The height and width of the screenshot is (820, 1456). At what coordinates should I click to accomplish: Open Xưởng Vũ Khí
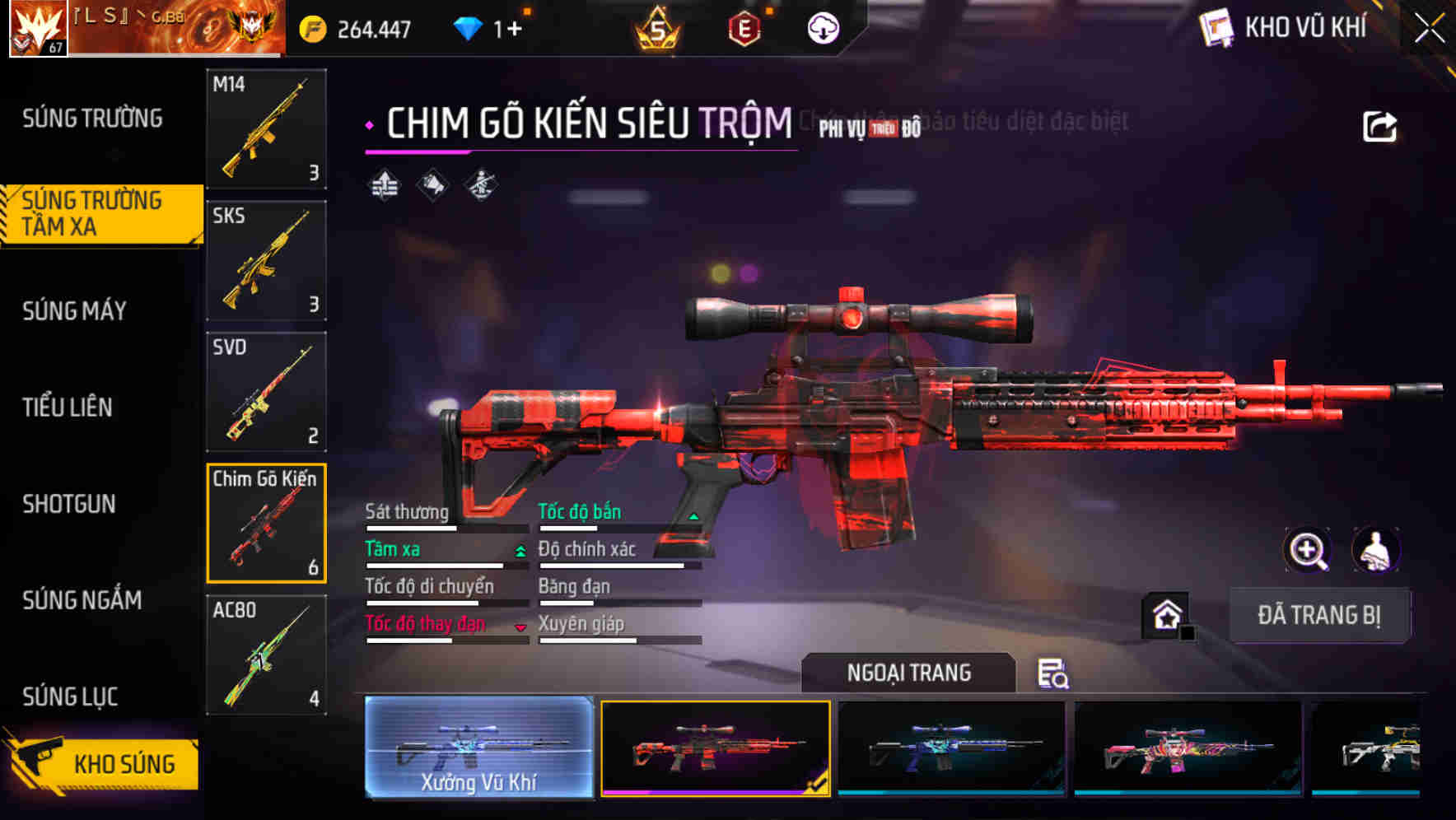478,747
